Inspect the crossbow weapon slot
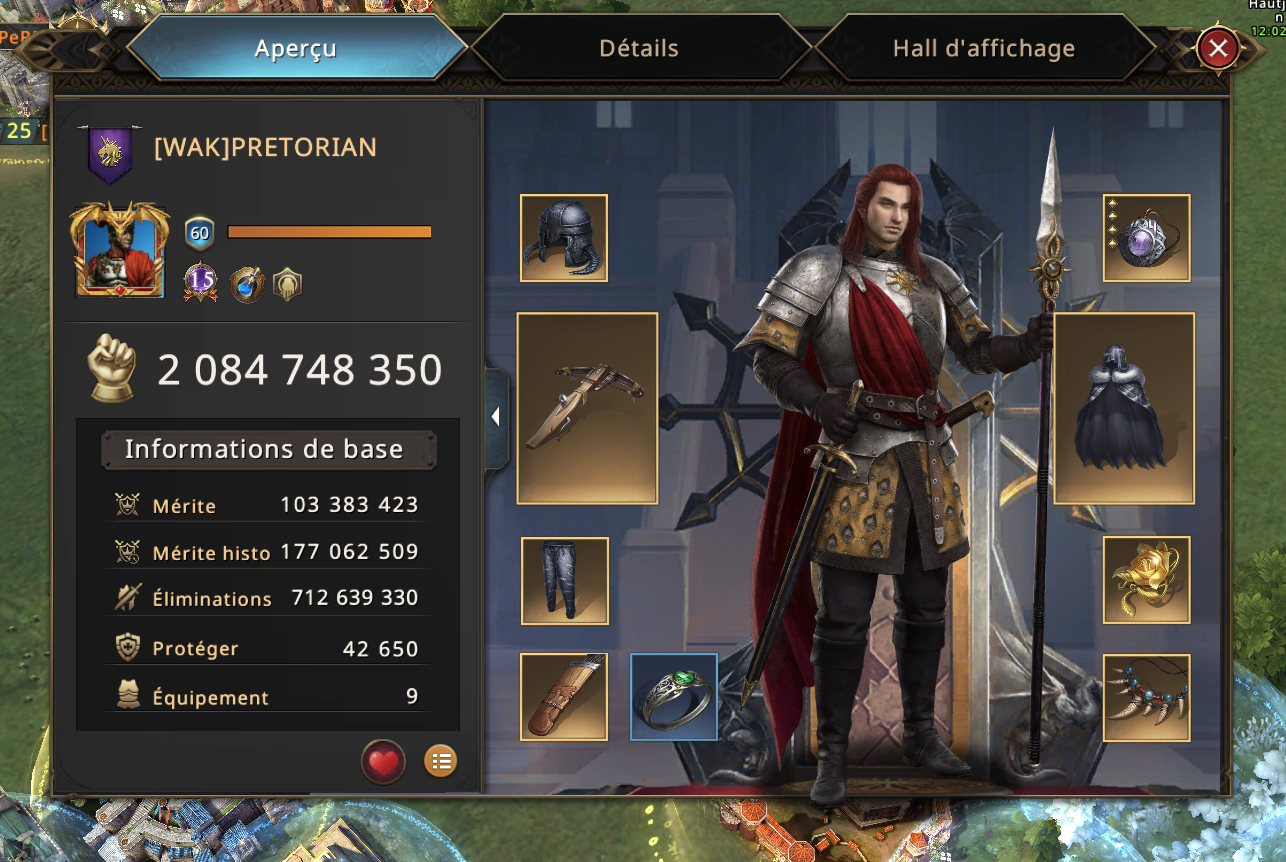This screenshot has height=862, width=1286. 587,408
